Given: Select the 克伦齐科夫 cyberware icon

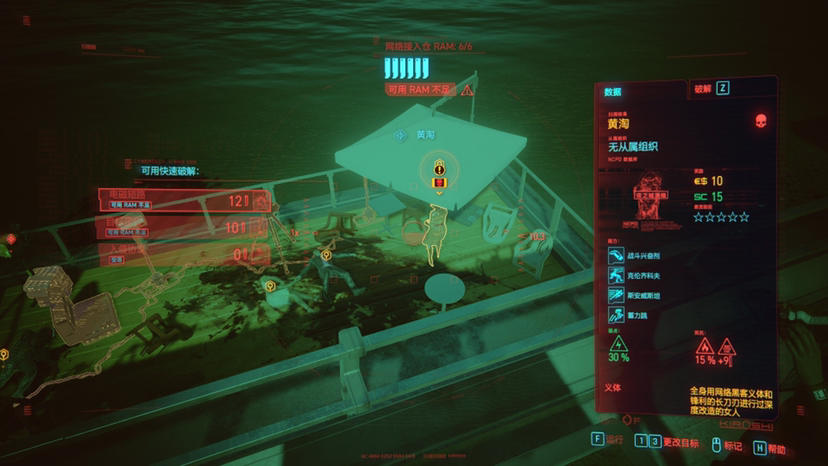Looking at the screenshot, I should pos(615,276).
